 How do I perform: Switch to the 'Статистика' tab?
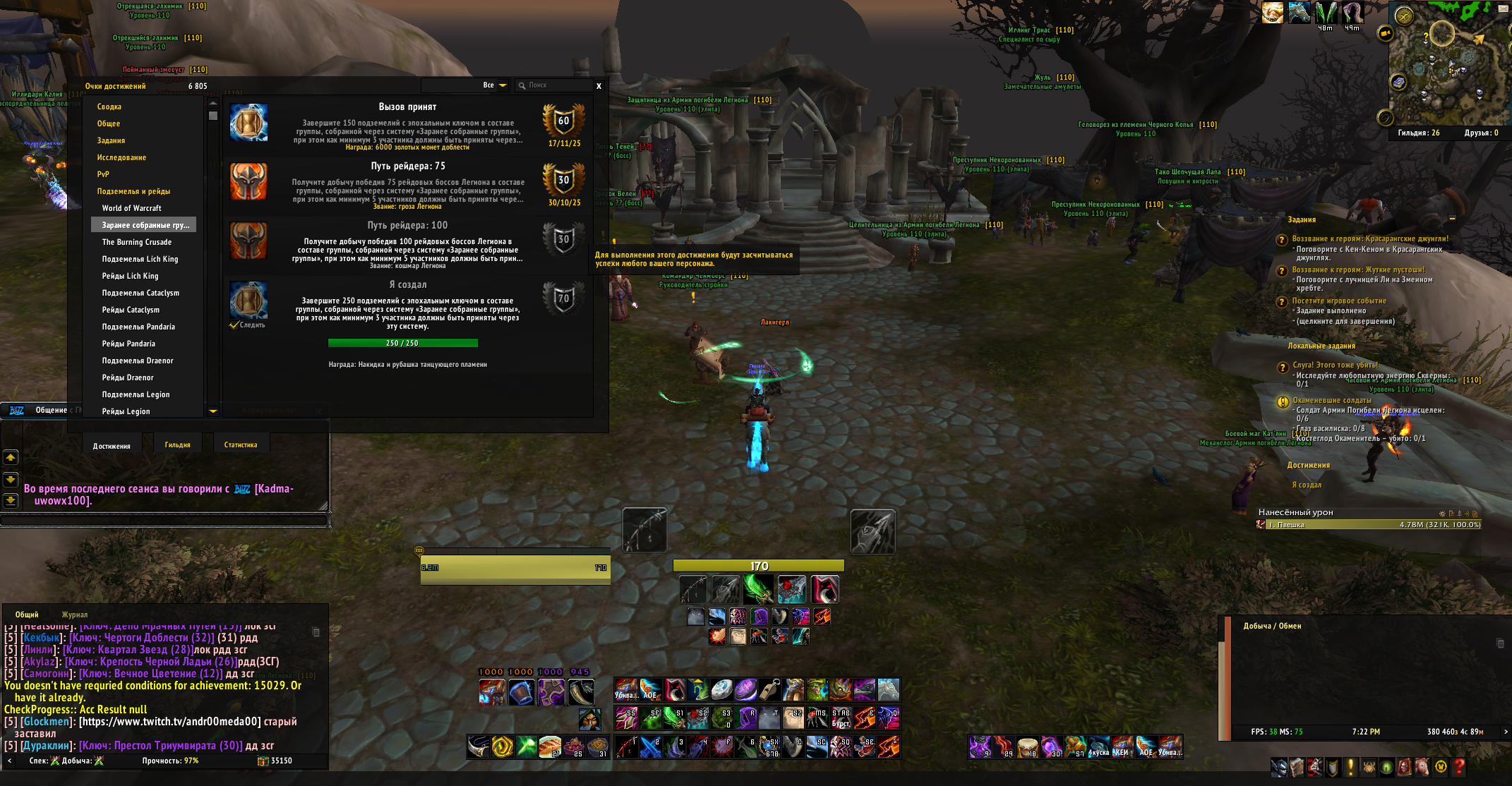point(241,445)
